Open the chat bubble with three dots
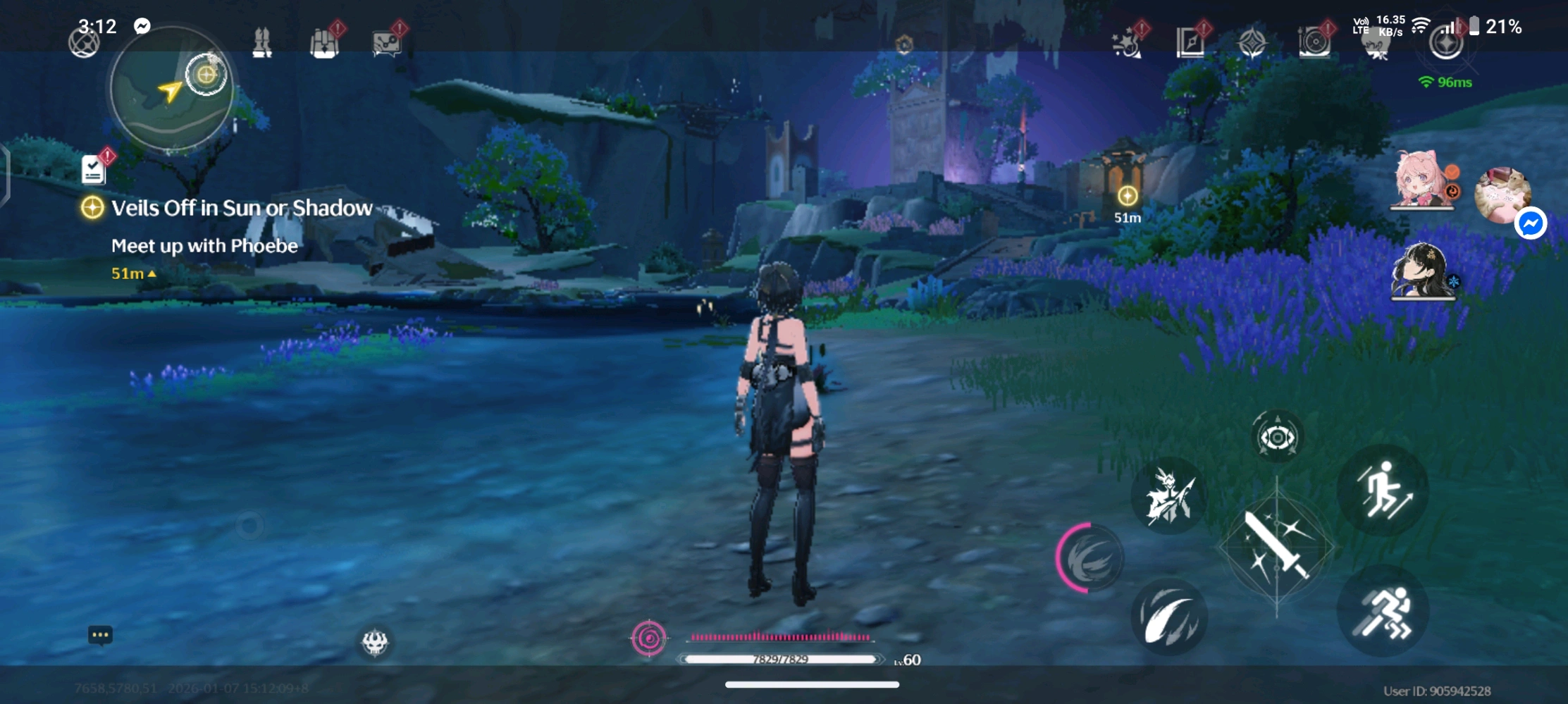Image resolution: width=1568 pixels, height=704 pixels. pyautogui.click(x=100, y=635)
